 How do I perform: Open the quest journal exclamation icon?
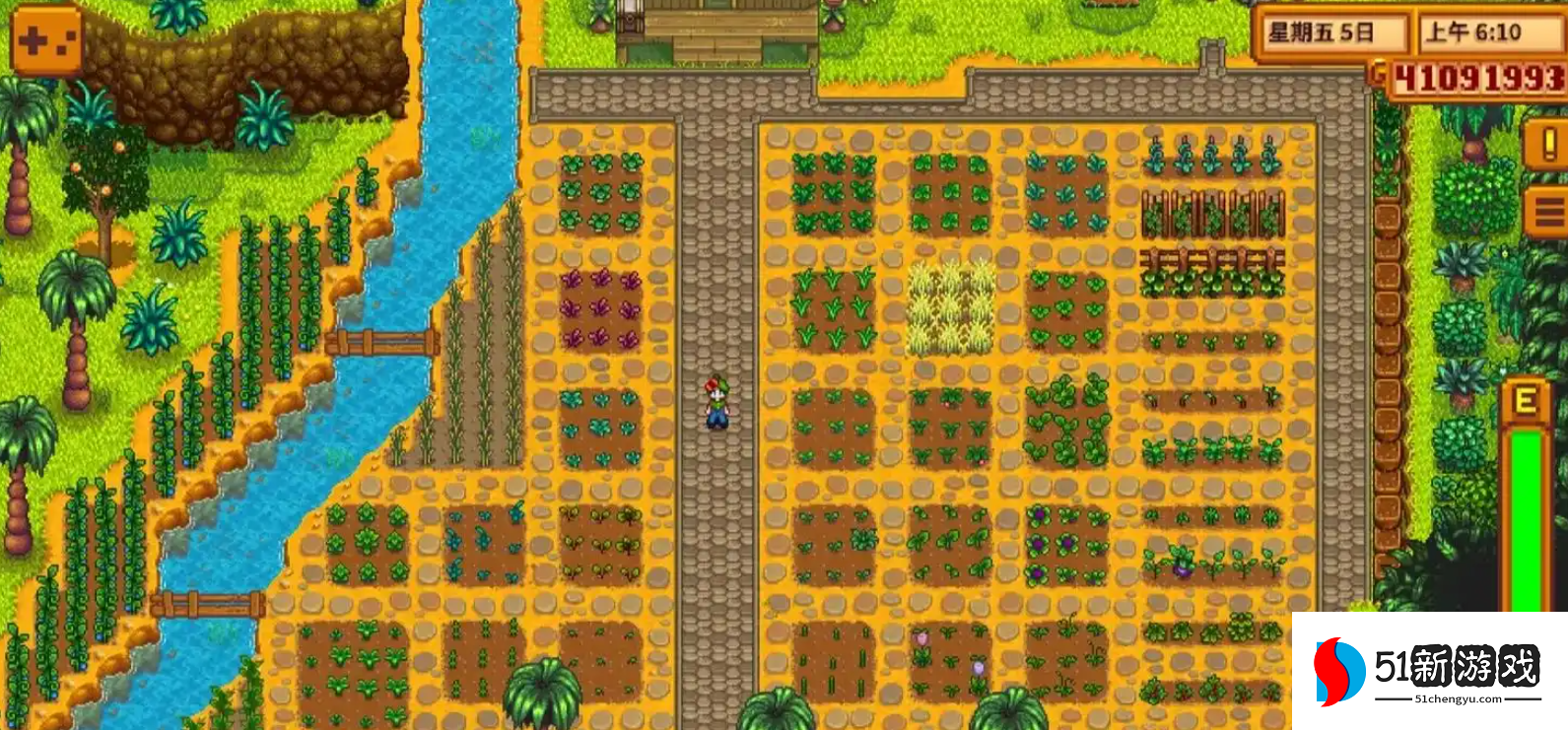1546,146
